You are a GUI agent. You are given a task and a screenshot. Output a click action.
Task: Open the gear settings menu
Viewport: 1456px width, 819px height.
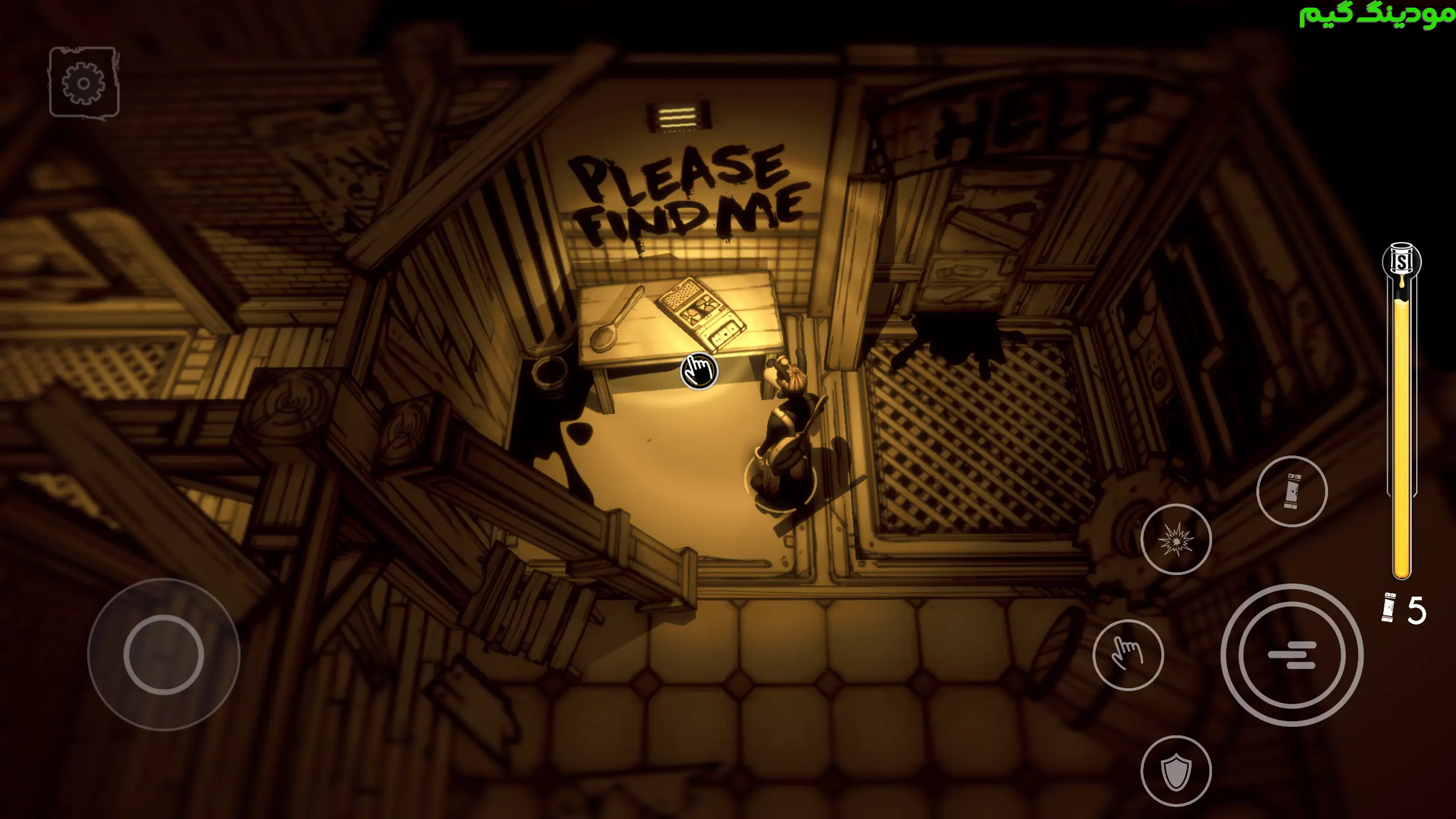point(84,83)
